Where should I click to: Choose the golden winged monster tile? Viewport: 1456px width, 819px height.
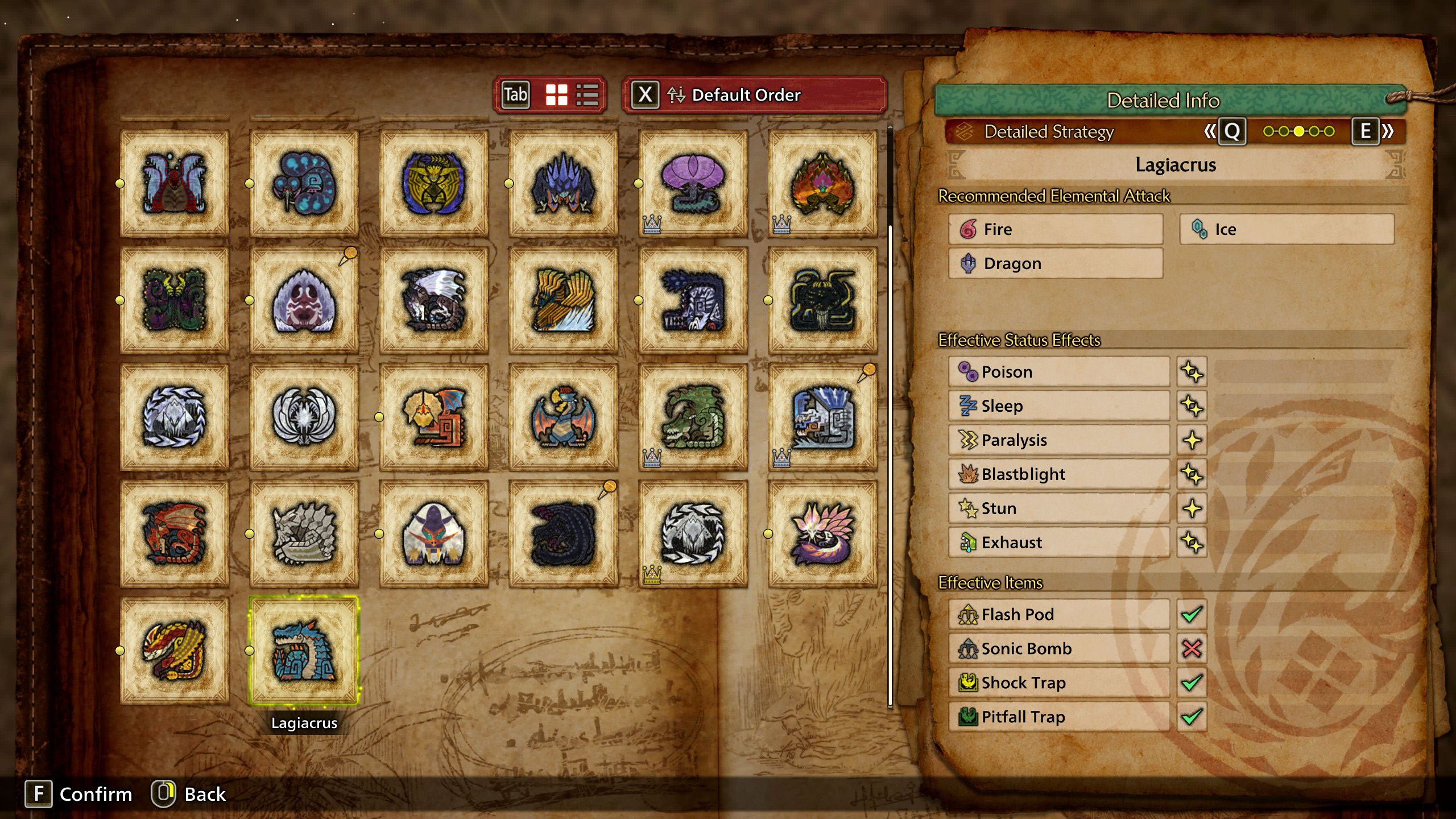[x=563, y=300]
